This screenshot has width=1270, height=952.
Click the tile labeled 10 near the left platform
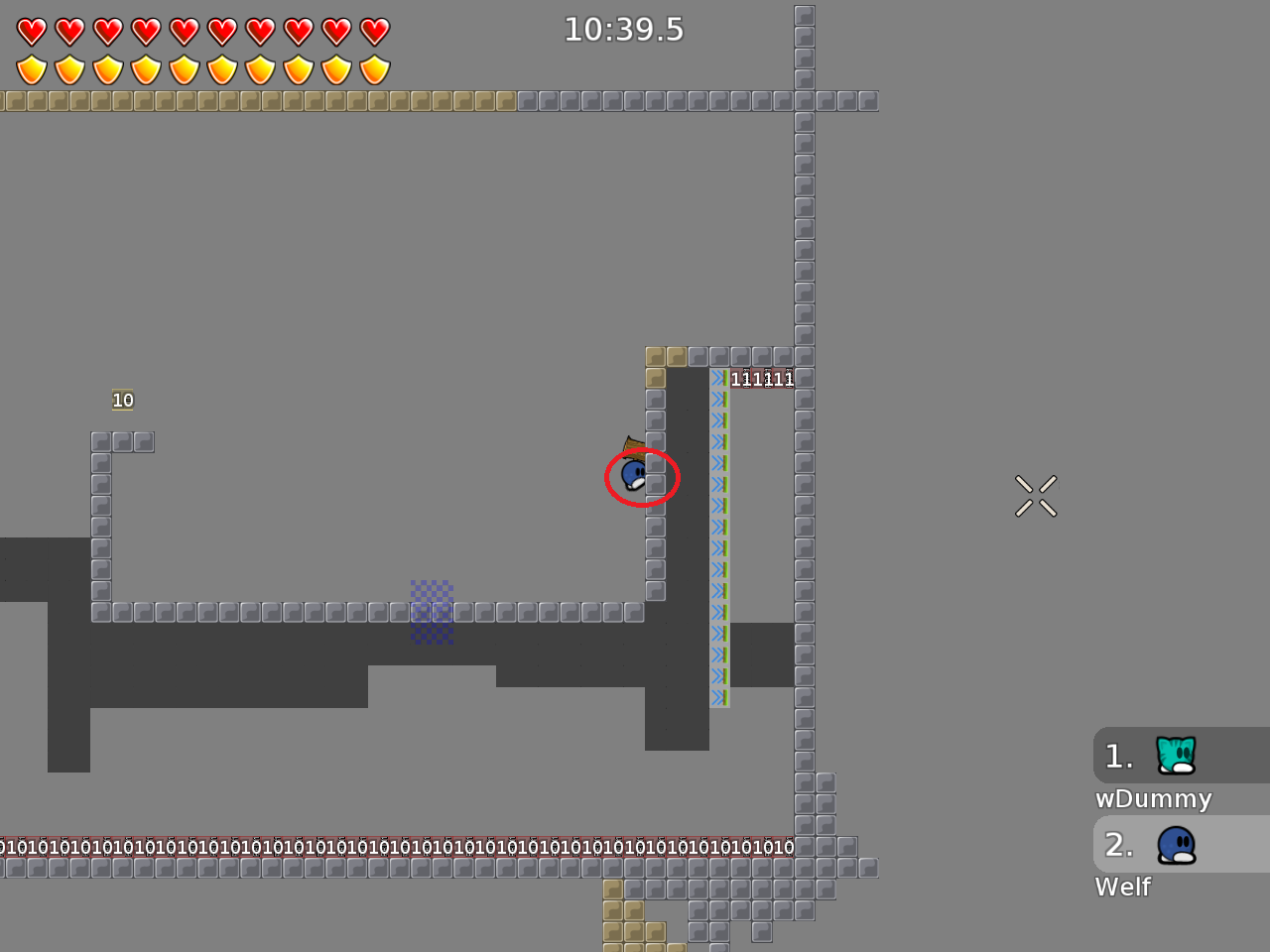[x=123, y=400]
